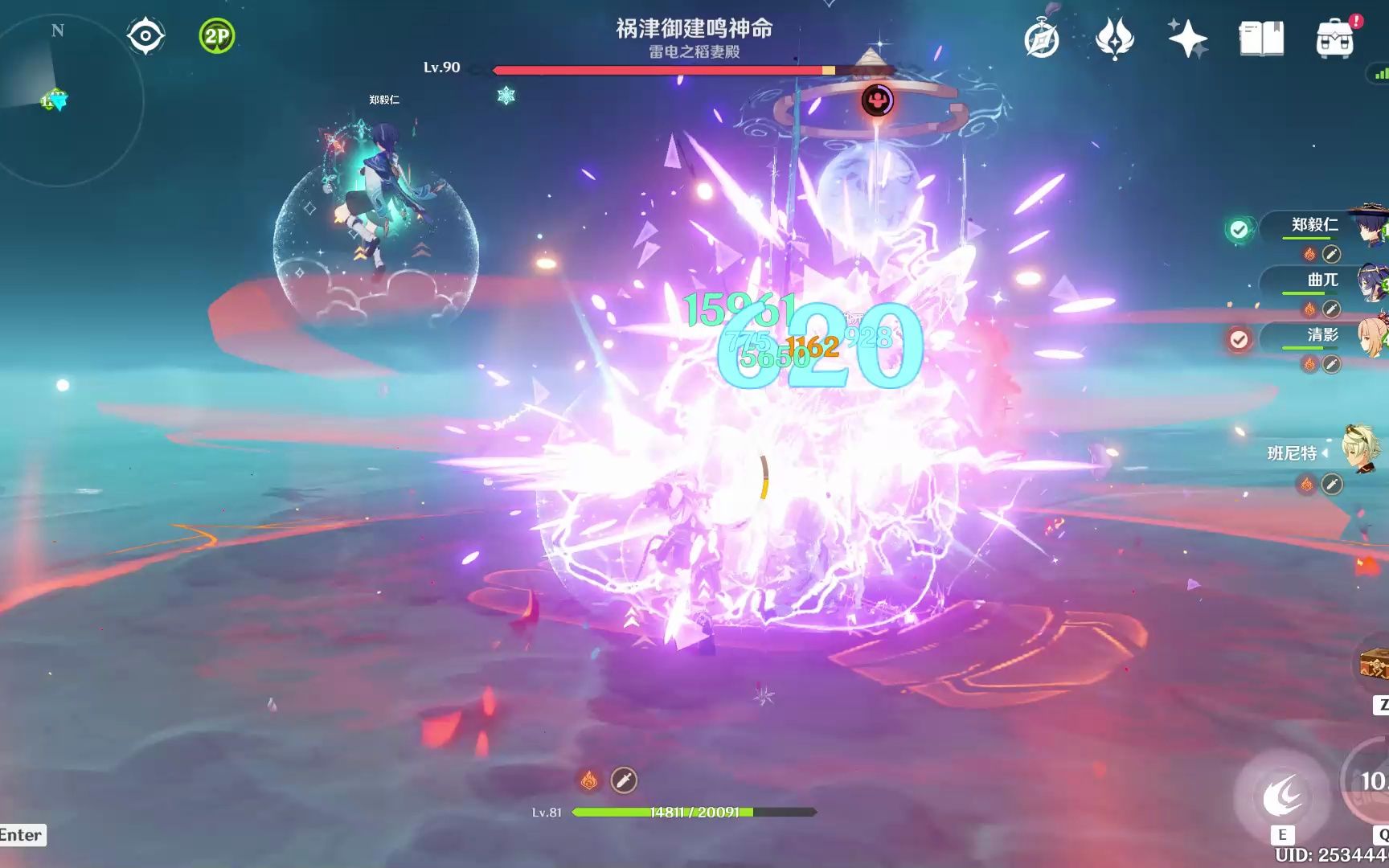
Task: Click the character health bar showing 14811/20091
Action: coord(695,812)
